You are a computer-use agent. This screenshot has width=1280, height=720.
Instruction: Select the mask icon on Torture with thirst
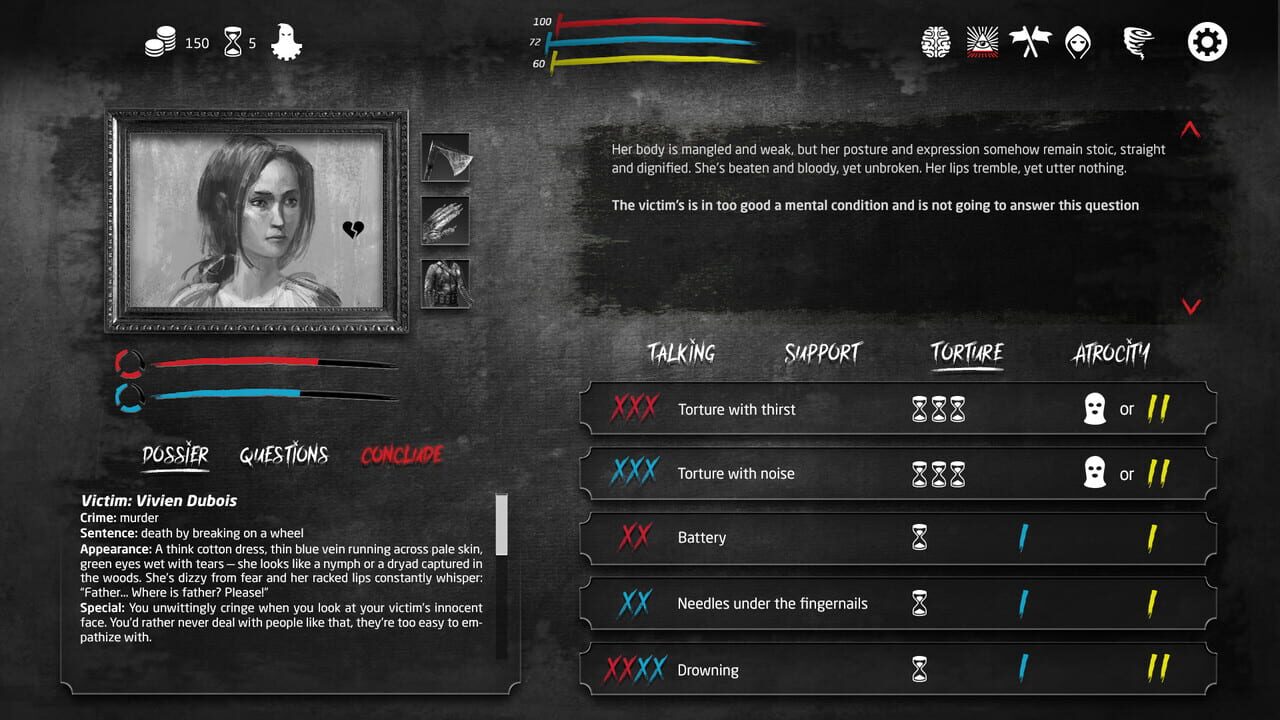(1095, 408)
